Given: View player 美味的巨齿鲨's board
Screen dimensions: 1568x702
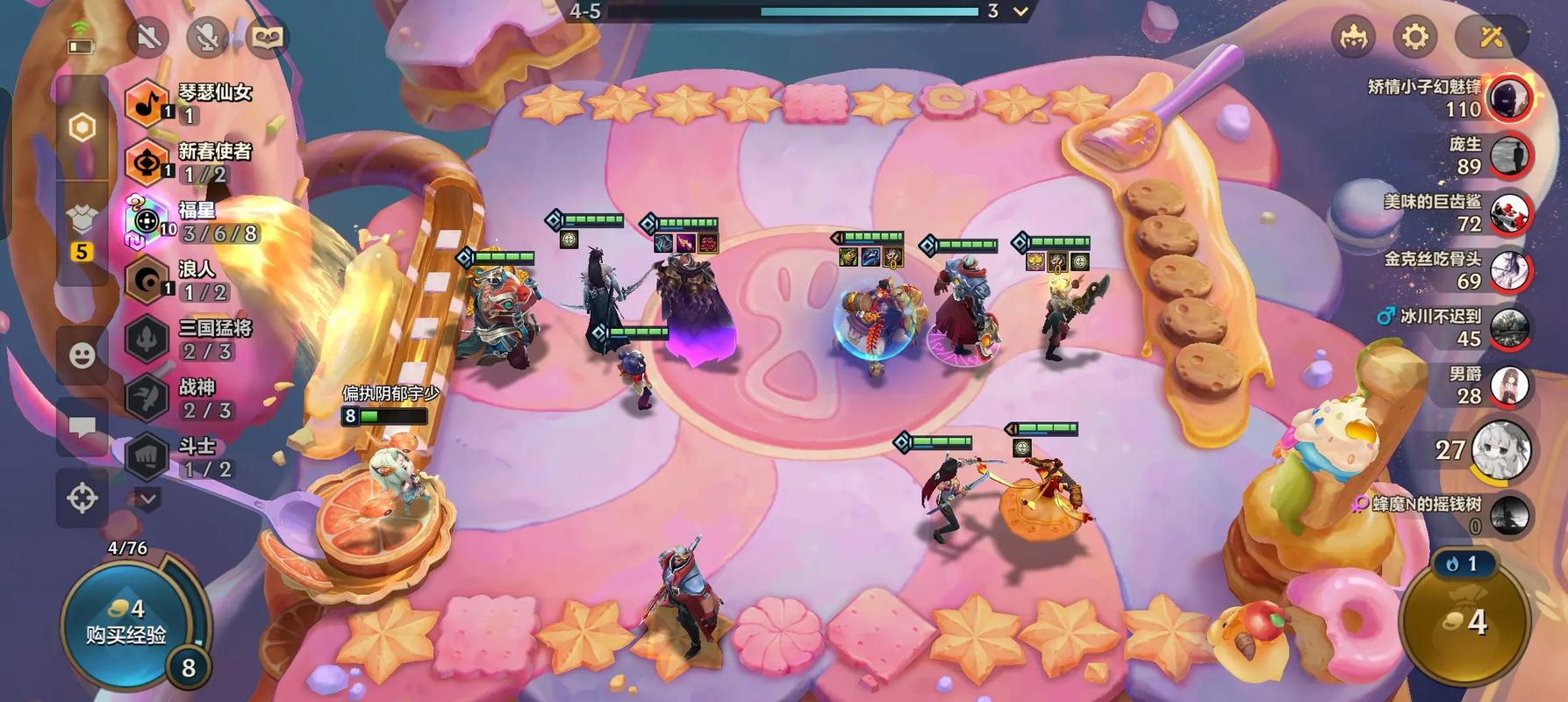Looking at the screenshot, I should click(1510, 213).
